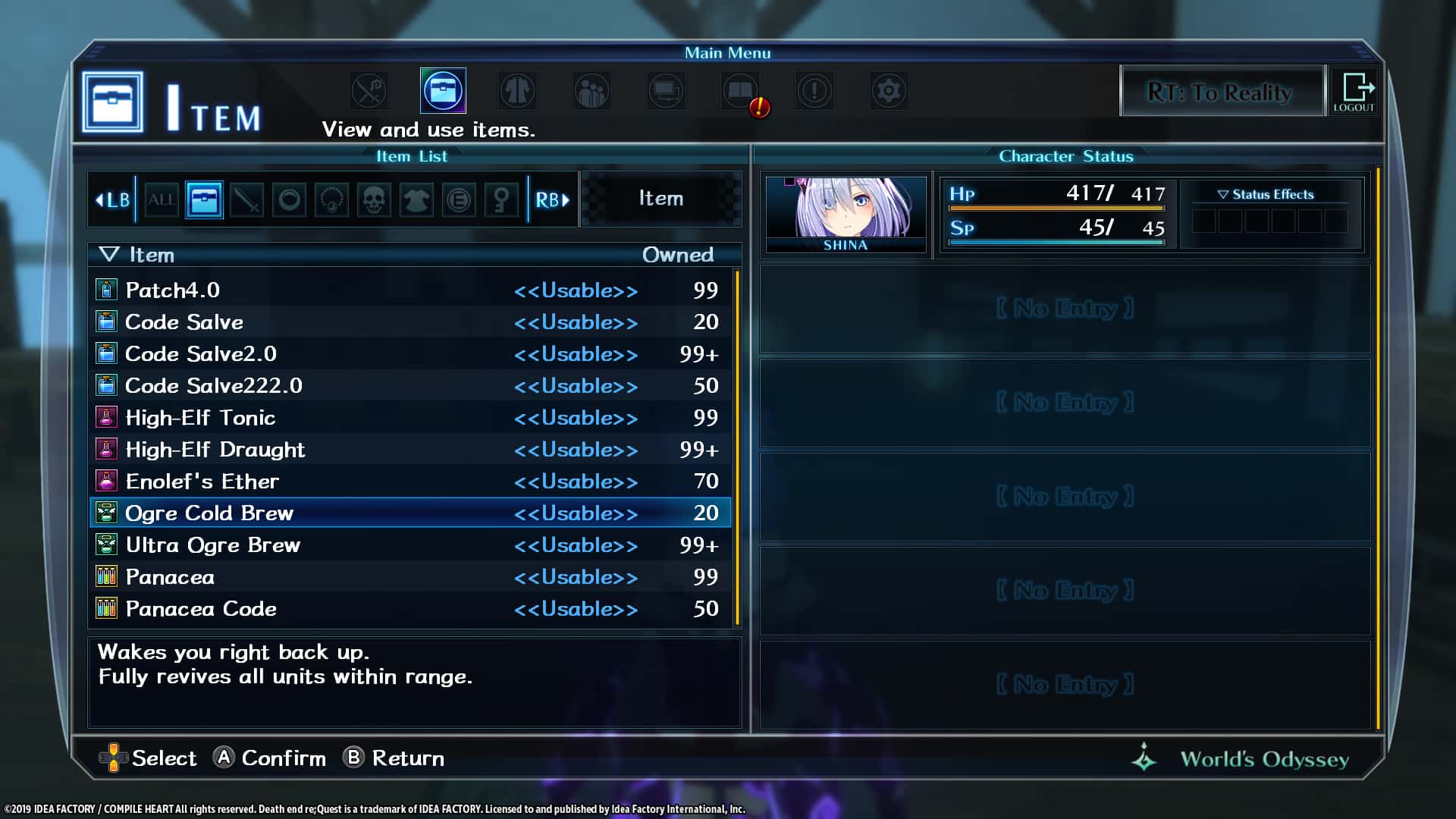
Task: Click the LOGOUT button
Action: (1354, 91)
